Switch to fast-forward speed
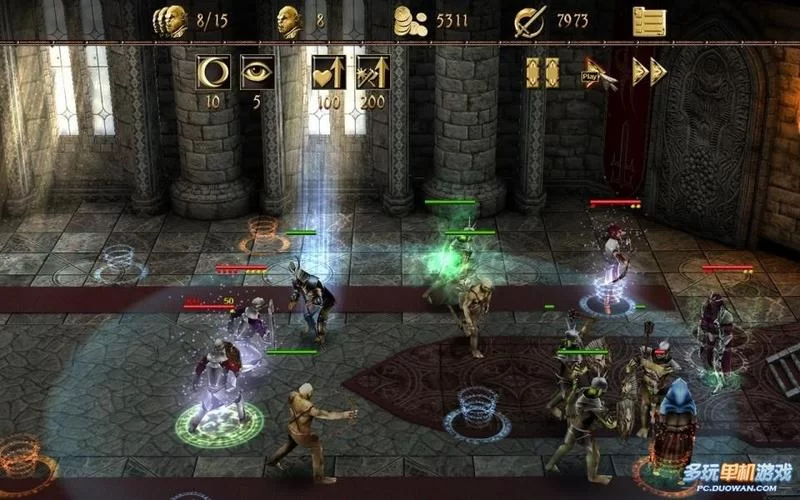Image resolution: width=800 pixels, height=500 pixels. pyautogui.click(x=650, y=72)
